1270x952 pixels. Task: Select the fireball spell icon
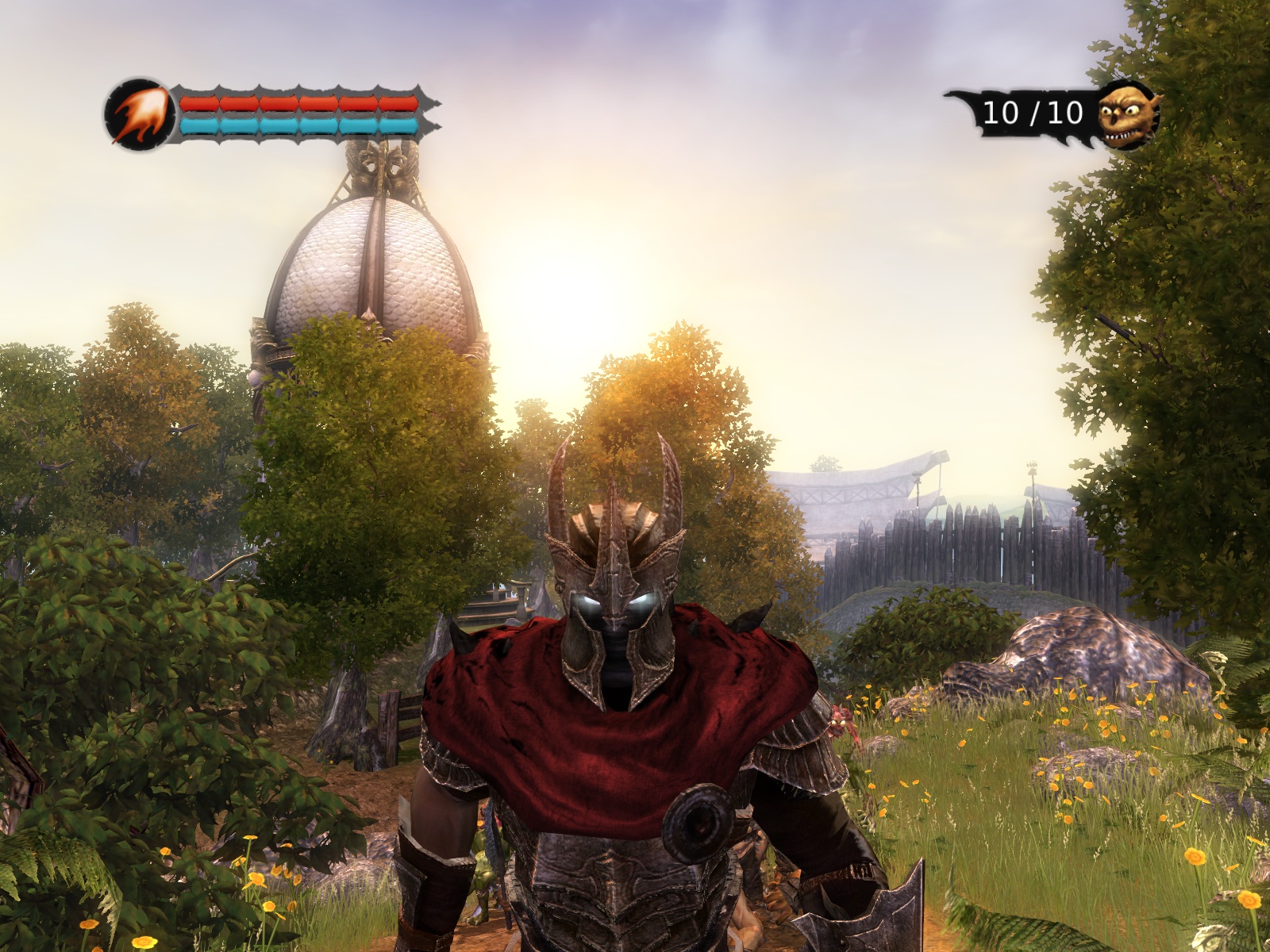pos(139,116)
